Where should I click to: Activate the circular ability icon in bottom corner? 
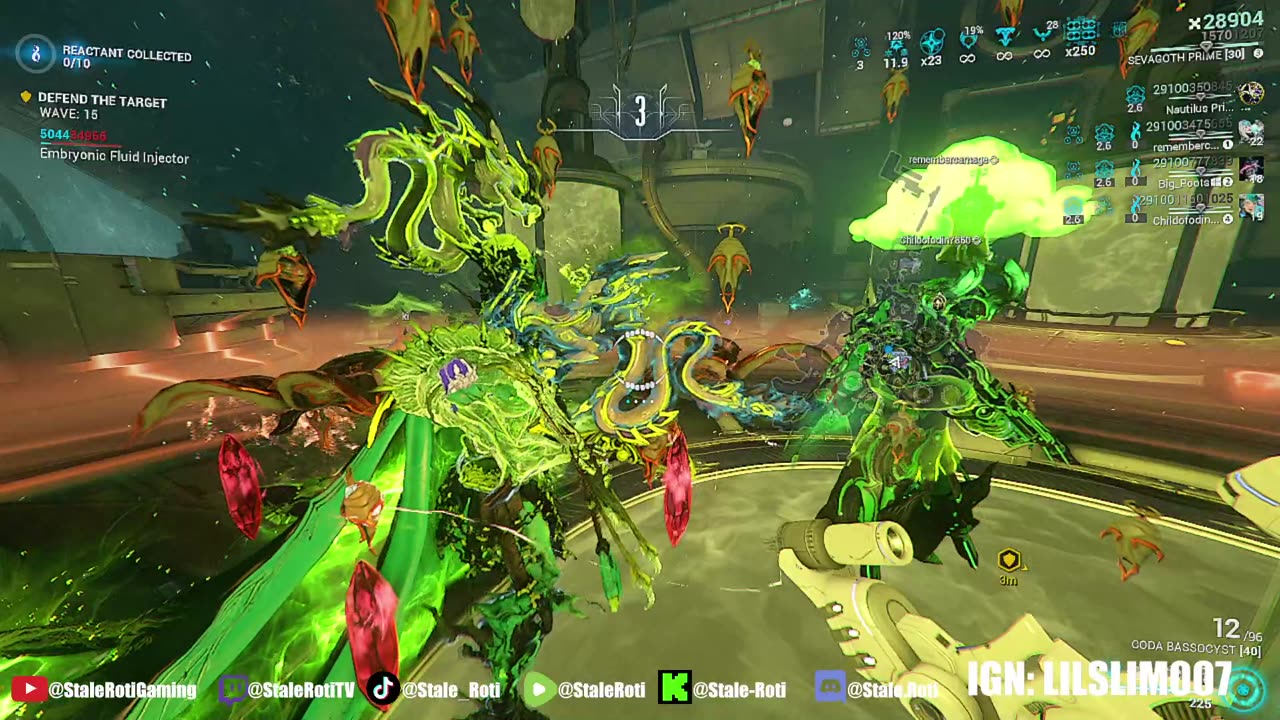click(1246, 689)
